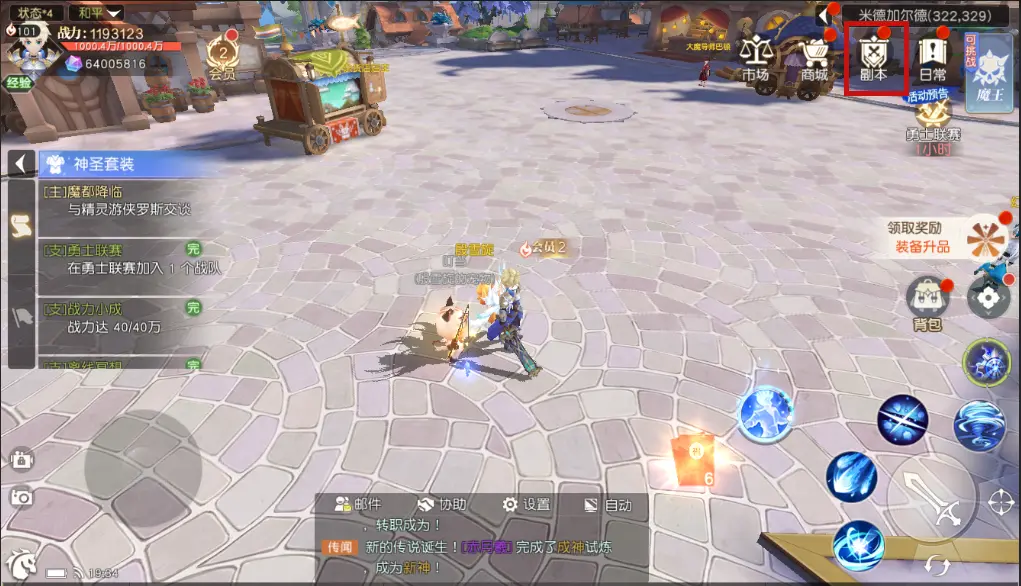The height and width of the screenshot is (586, 1021).
Task: Open 设置 settings
Action: pos(526,505)
